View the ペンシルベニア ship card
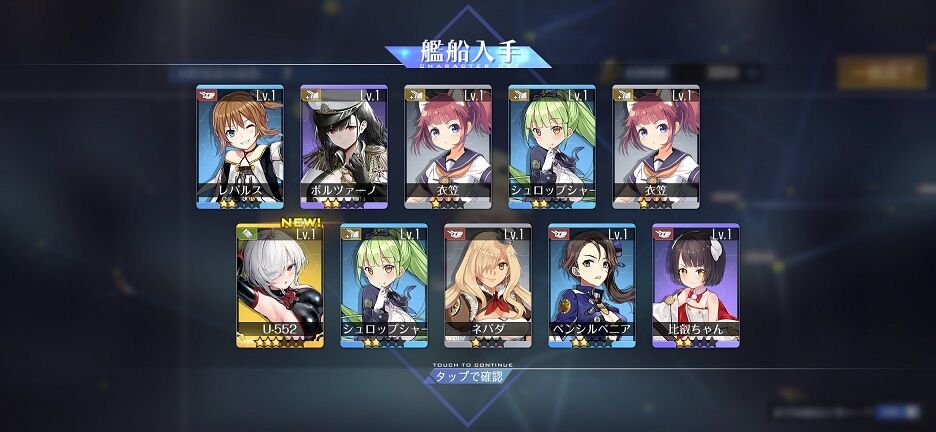This screenshot has height=432, width=936. click(592, 285)
